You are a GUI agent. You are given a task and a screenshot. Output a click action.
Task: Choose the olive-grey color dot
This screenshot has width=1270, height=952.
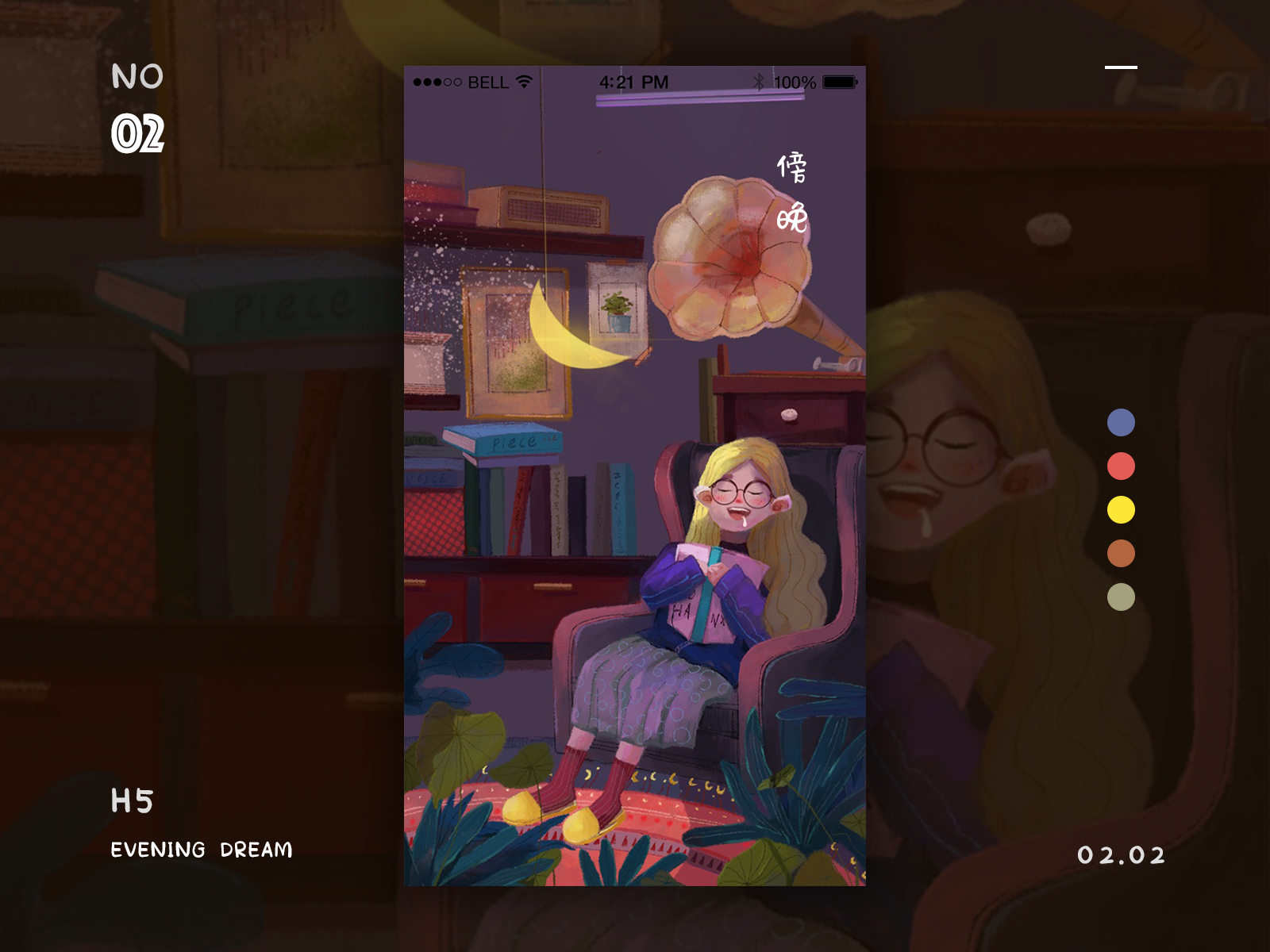[1121, 597]
